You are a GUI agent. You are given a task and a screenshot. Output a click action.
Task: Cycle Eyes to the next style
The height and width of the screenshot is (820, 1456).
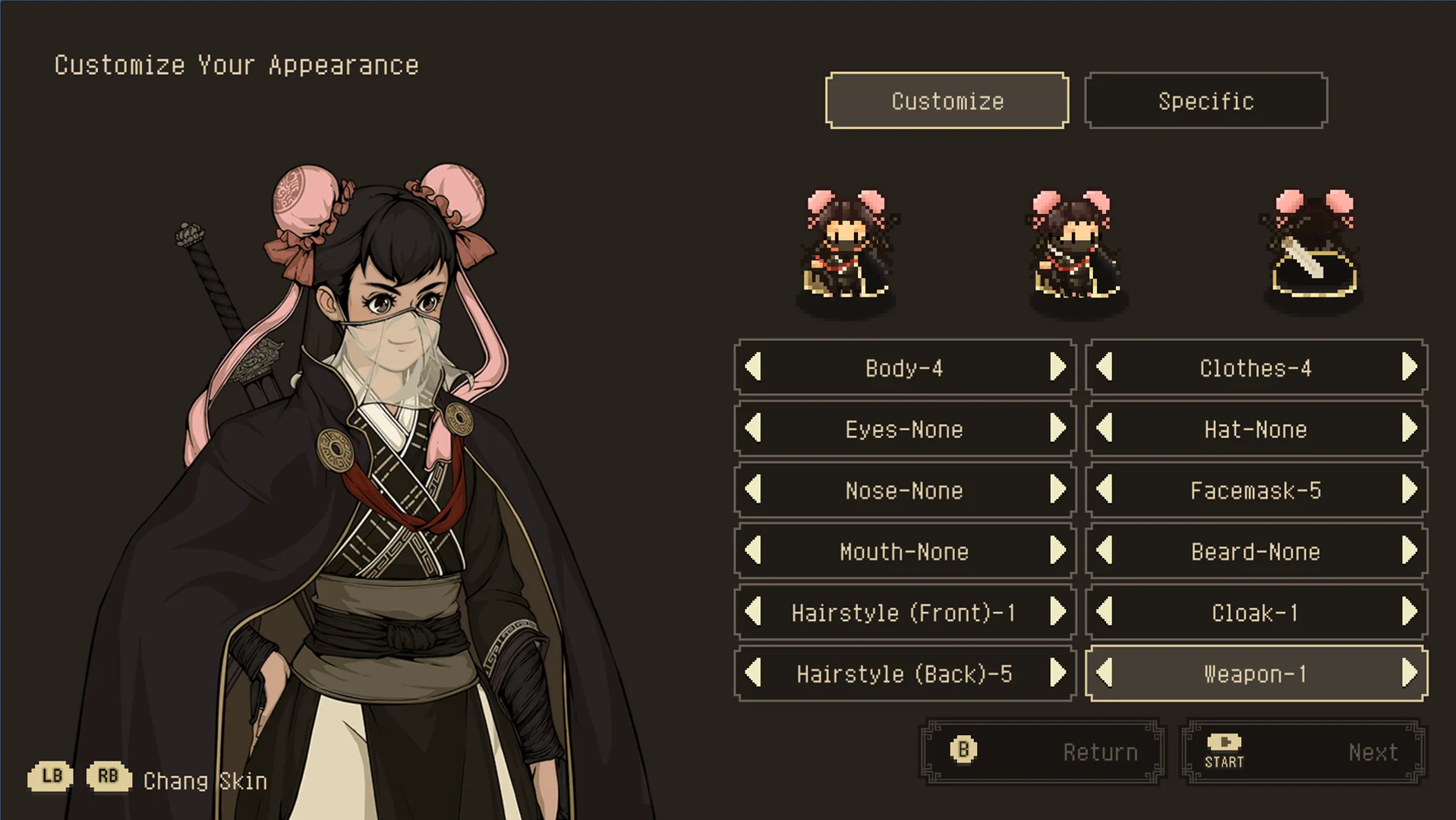[1057, 429]
